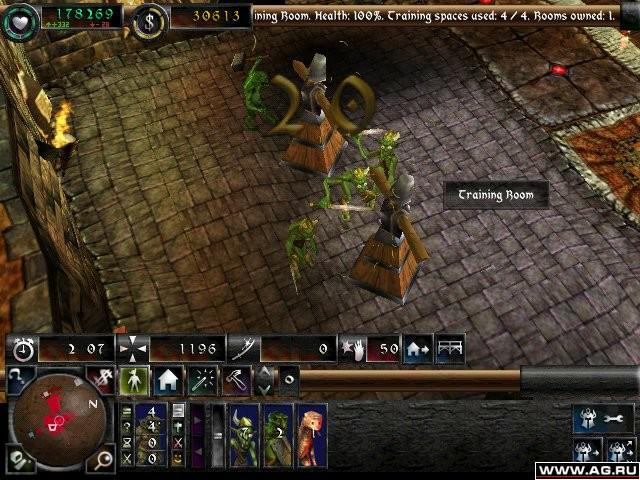Switch to the rooms tab with house icon
Image resolution: width=640 pixels, height=480 pixels.
coord(168,380)
